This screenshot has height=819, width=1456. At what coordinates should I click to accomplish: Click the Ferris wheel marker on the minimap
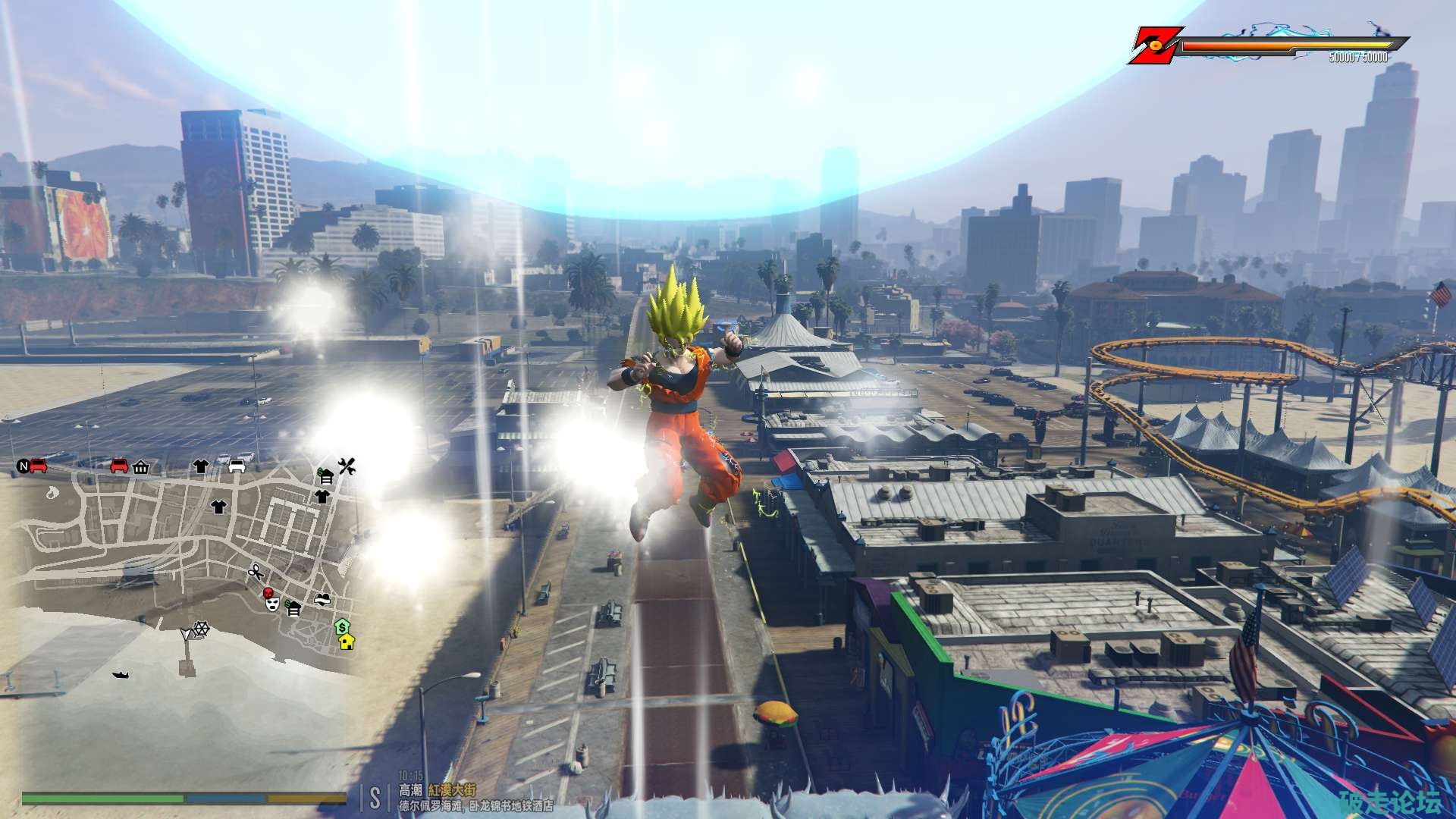click(x=202, y=629)
